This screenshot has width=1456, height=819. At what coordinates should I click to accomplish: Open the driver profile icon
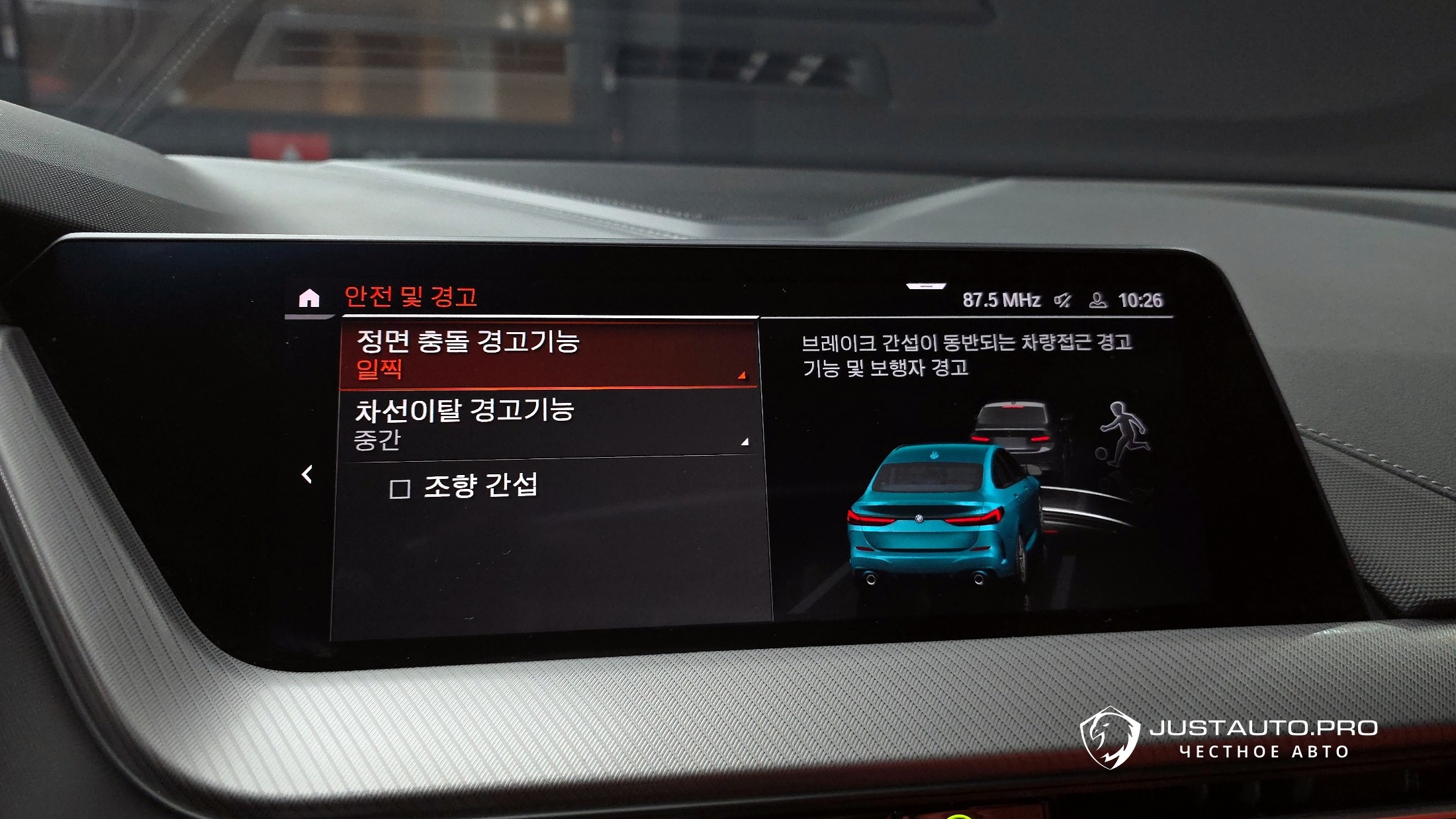click(1097, 300)
